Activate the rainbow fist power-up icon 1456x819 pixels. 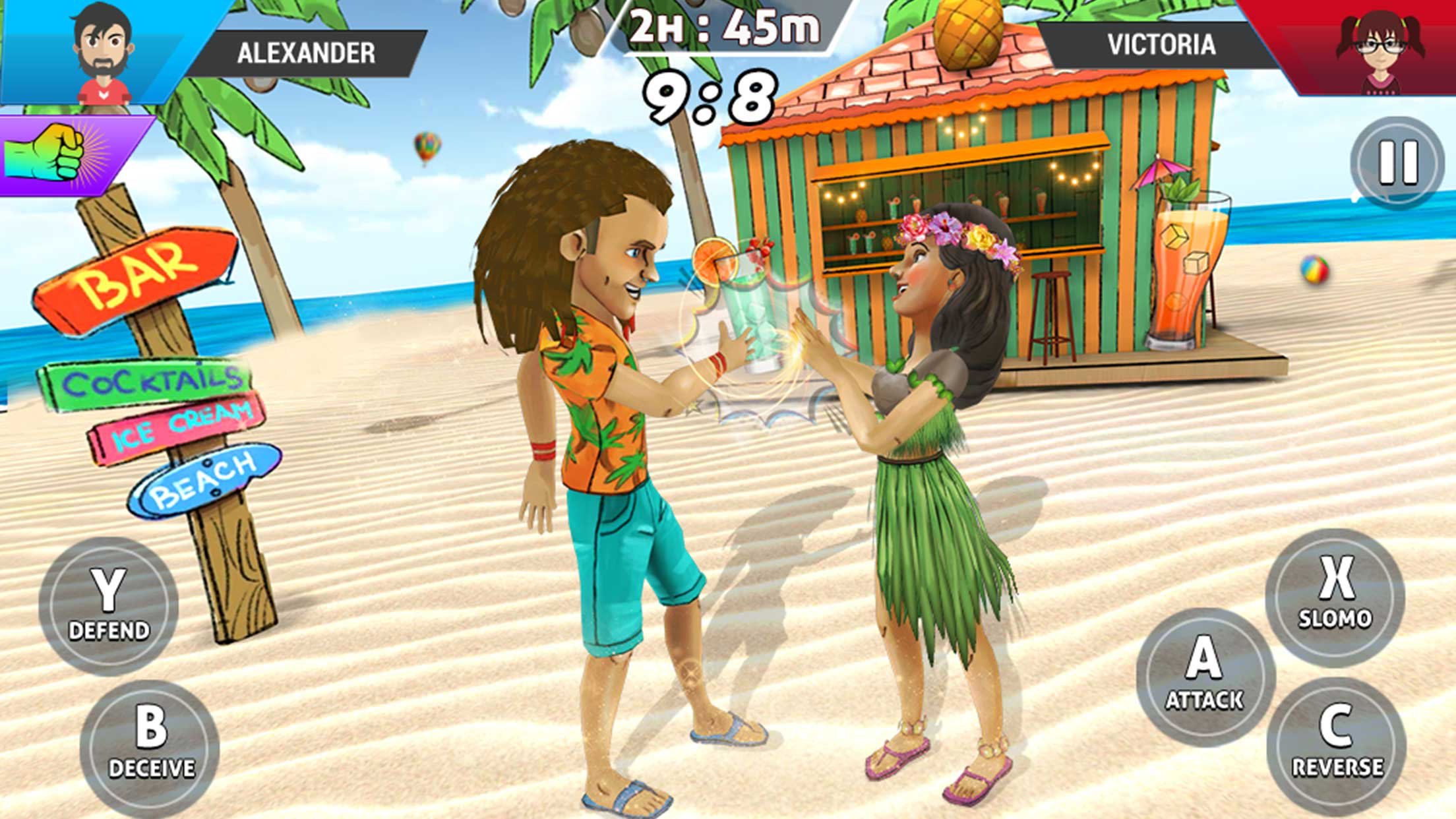(x=49, y=154)
